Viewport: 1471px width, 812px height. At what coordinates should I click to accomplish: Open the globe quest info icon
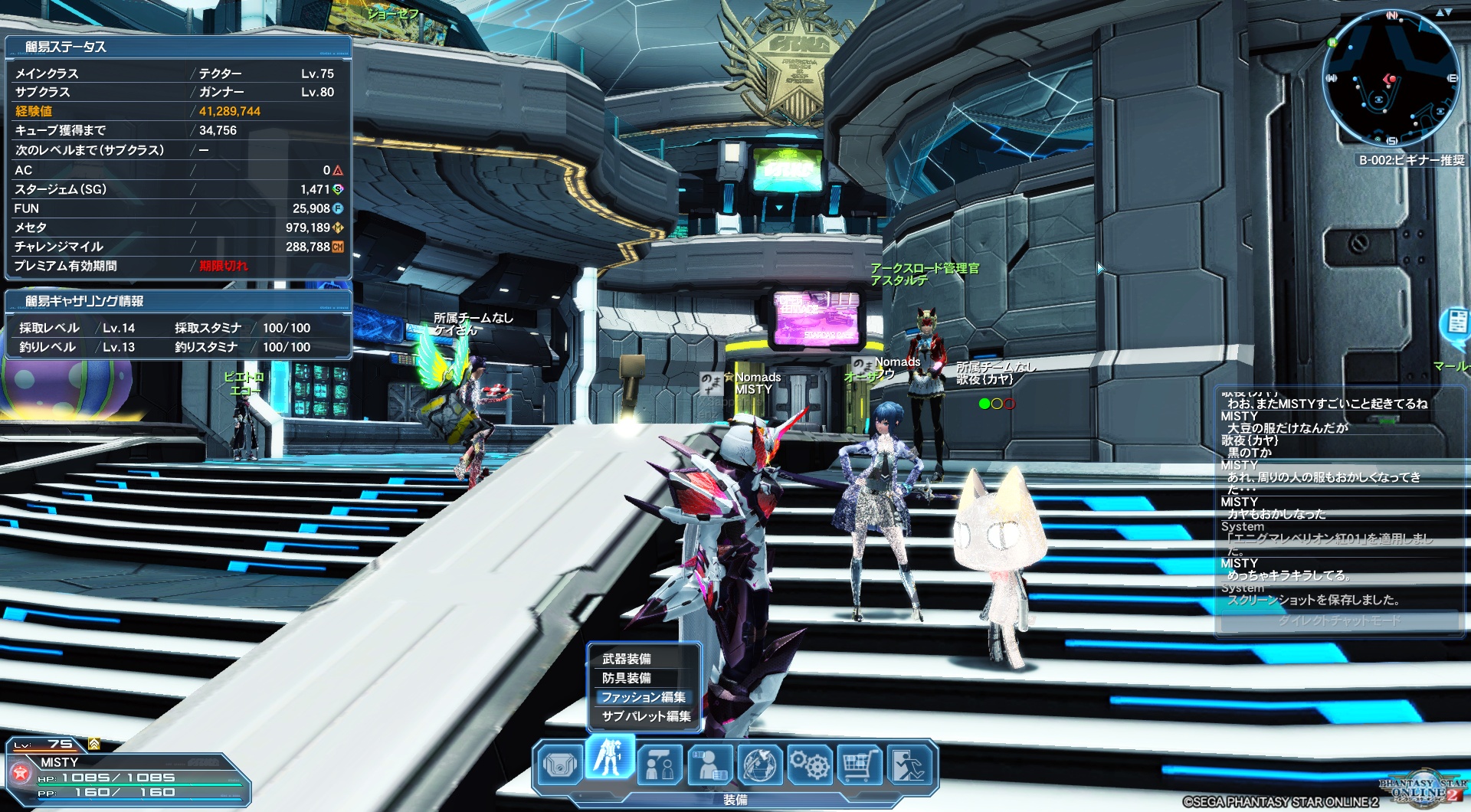pos(760,765)
